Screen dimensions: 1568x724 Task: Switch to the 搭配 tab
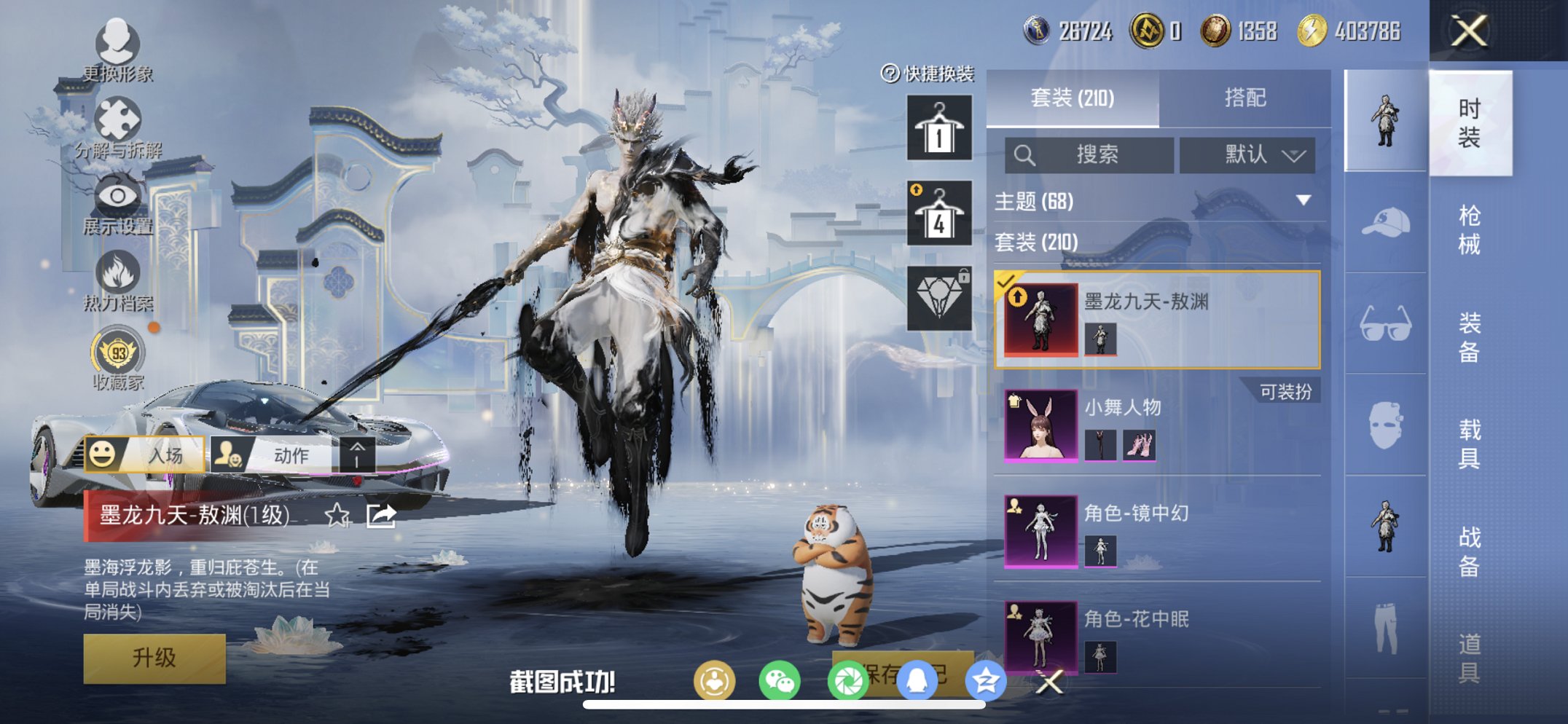[x=1244, y=98]
